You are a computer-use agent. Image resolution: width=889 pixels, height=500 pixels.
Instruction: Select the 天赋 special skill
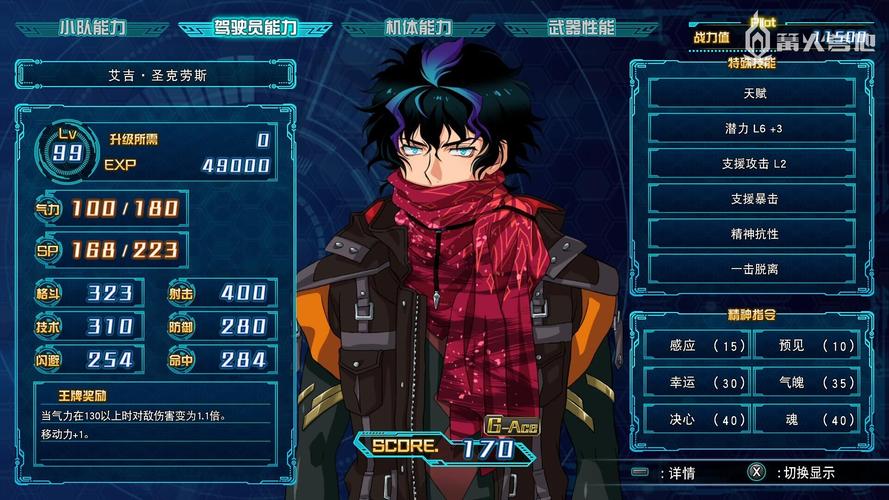tap(752, 92)
